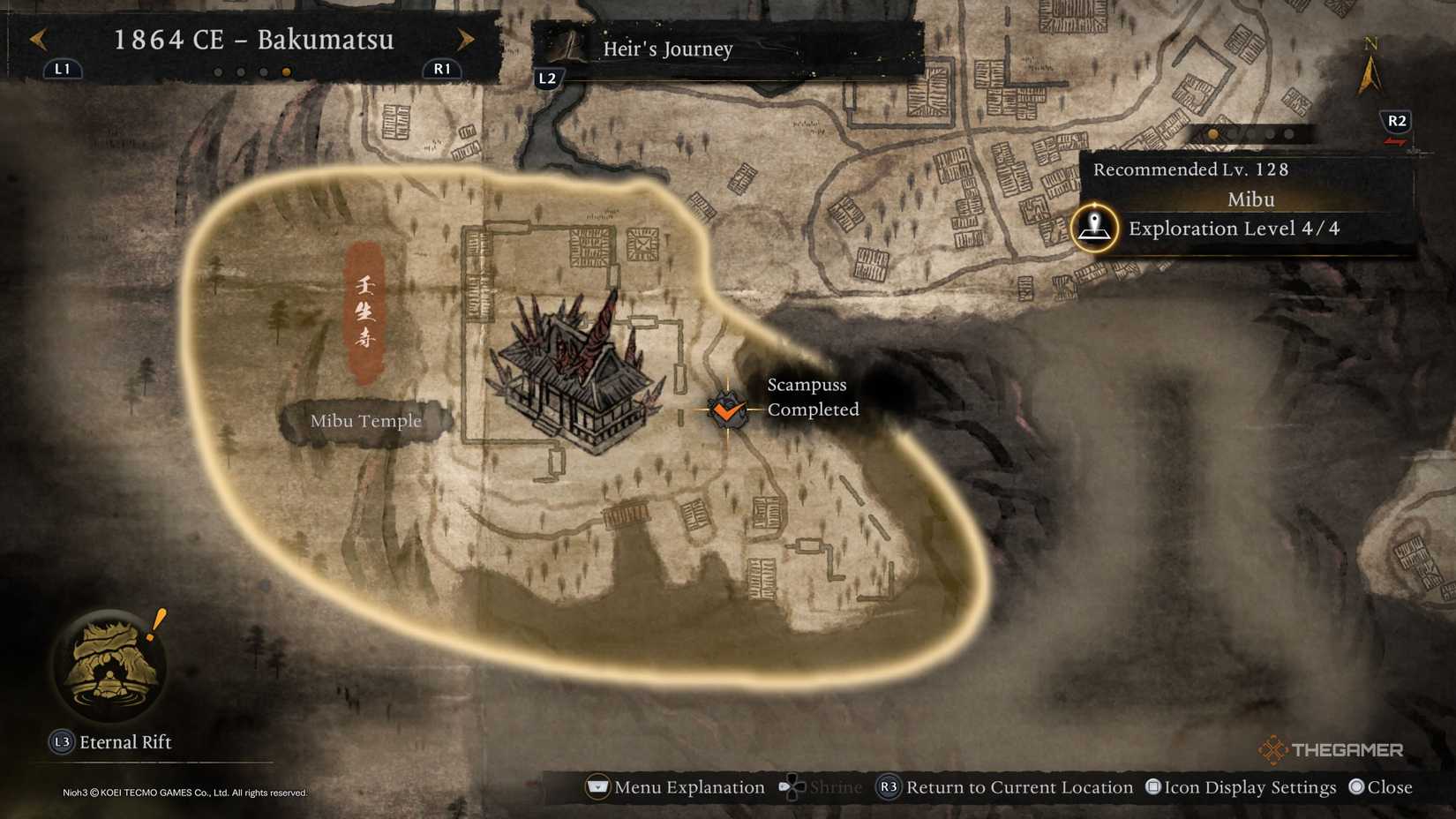
Task: Click the left chevron beside 1864 CE
Action: tap(38, 40)
